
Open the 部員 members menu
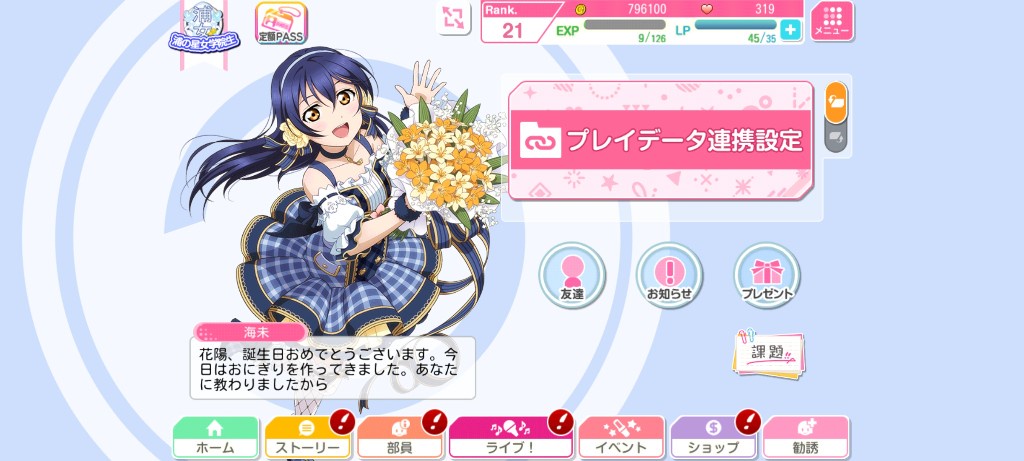(399, 438)
